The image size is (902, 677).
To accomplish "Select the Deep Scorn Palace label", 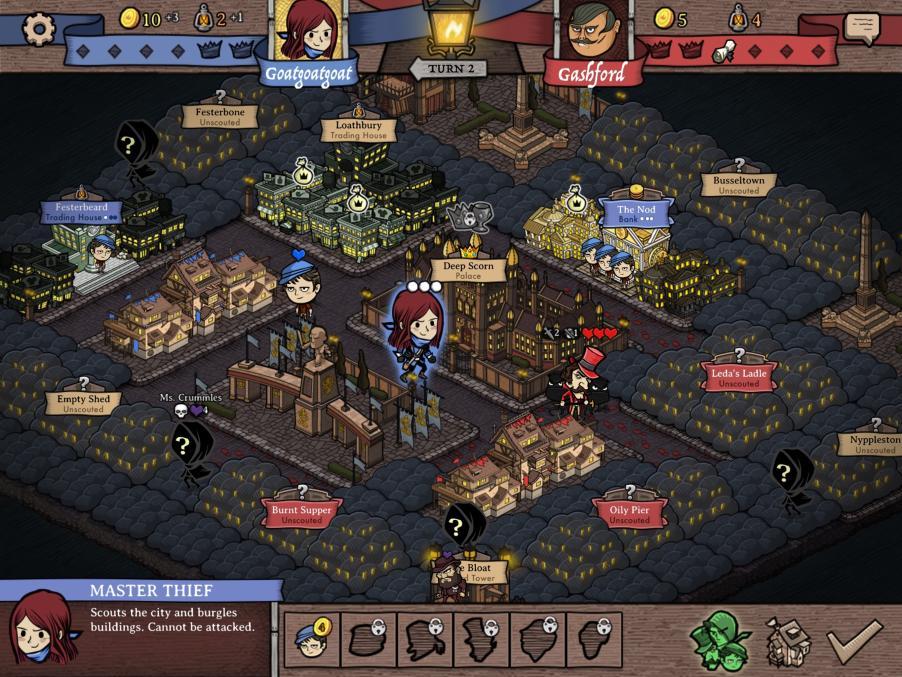I will [x=469, y=271].
